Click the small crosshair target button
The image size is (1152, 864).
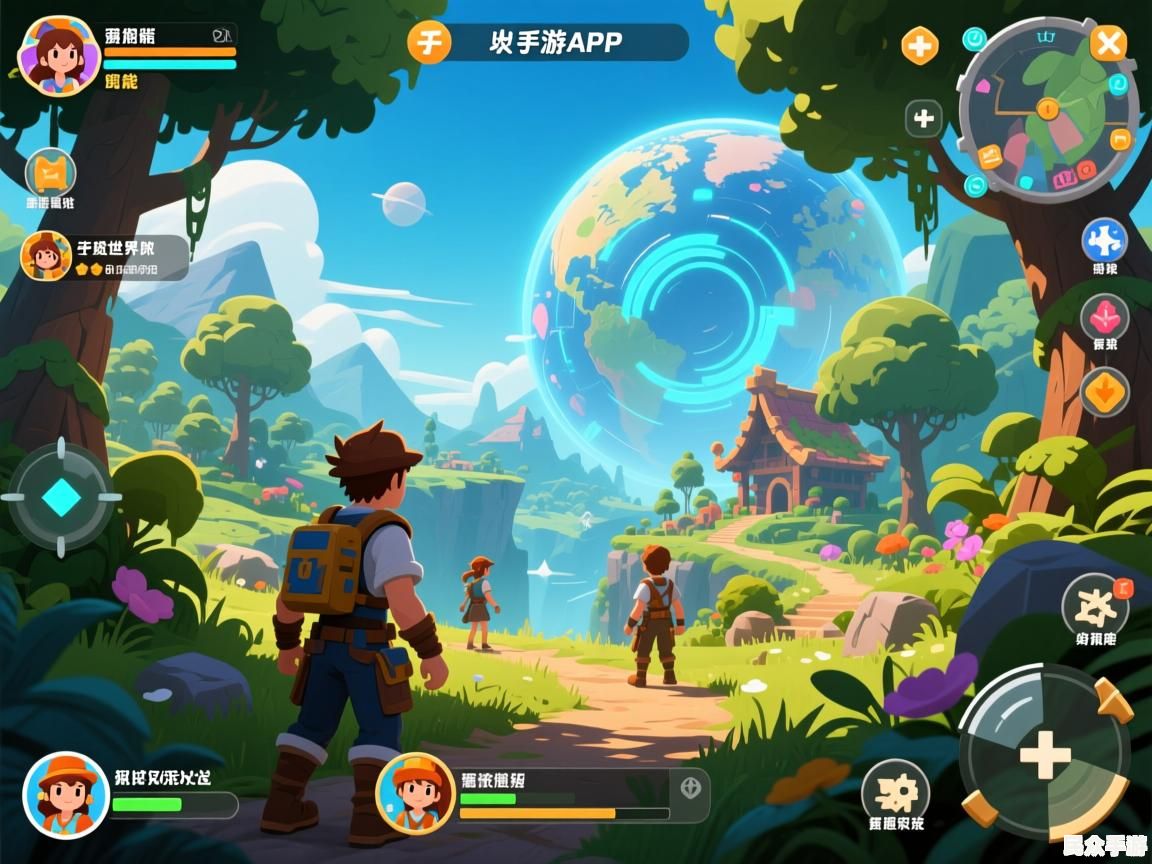690,787
